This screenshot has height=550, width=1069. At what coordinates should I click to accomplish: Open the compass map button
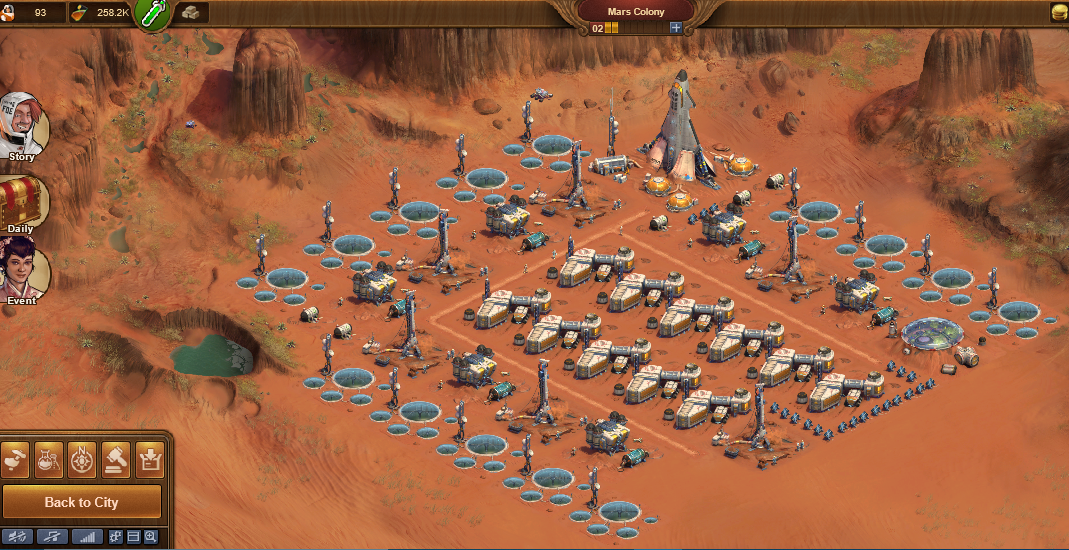[82, 457]
